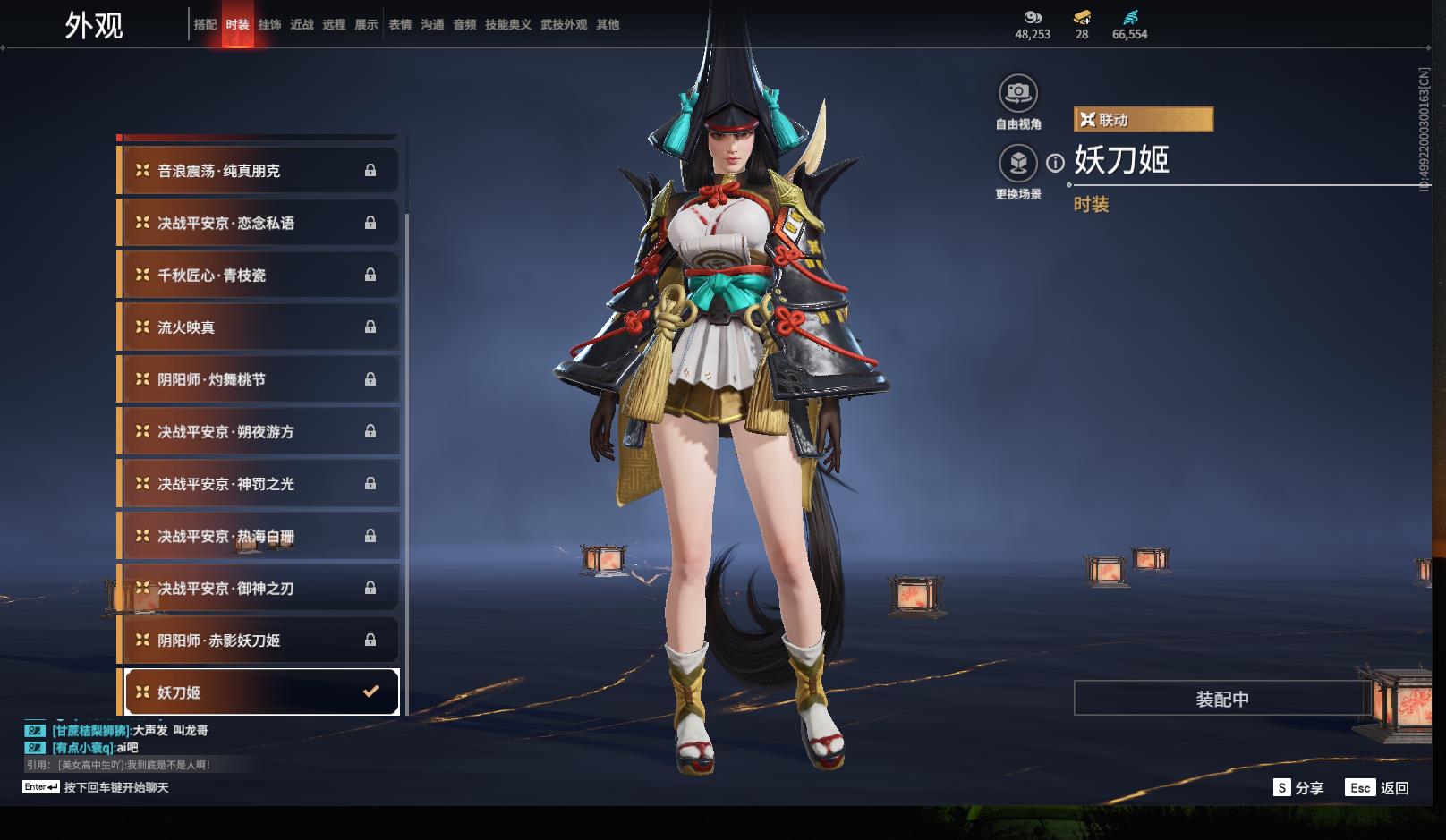Return to the previous screen with 返回

1378,788
